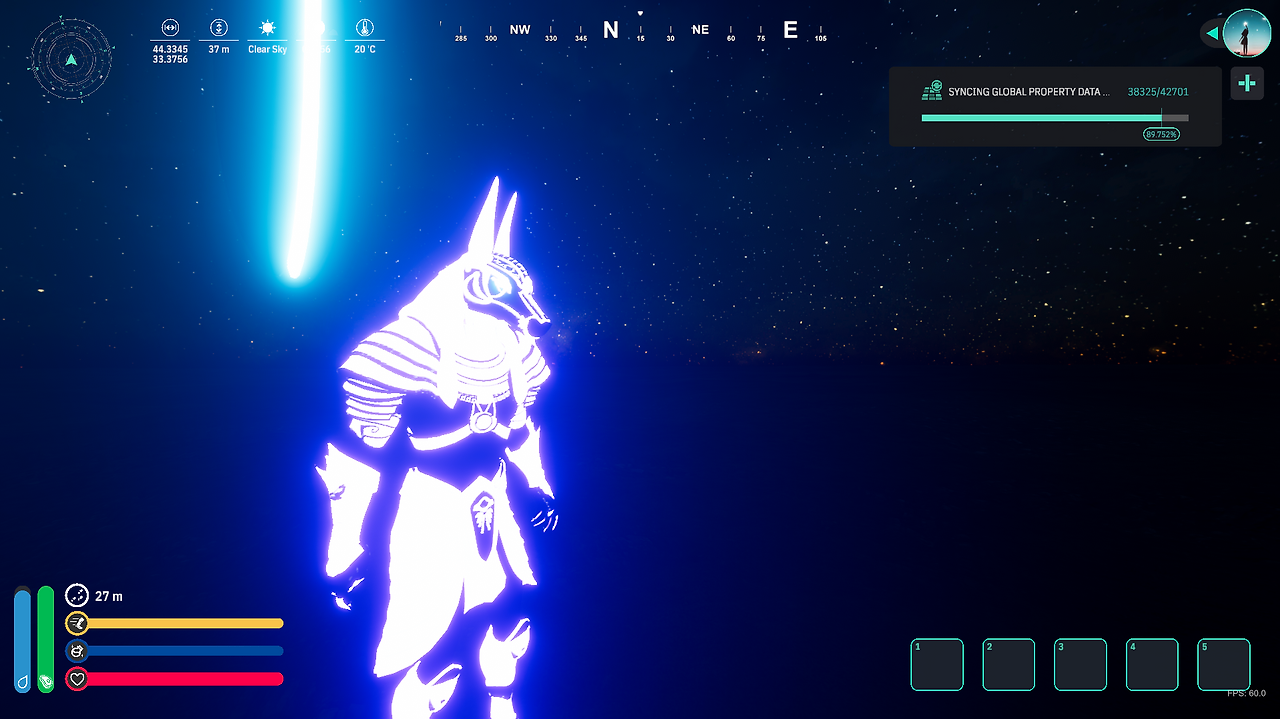Choose hotbar slot 3
Image resolution: width=1280 pixels, height=719 pixels.
click(1080, 665)
